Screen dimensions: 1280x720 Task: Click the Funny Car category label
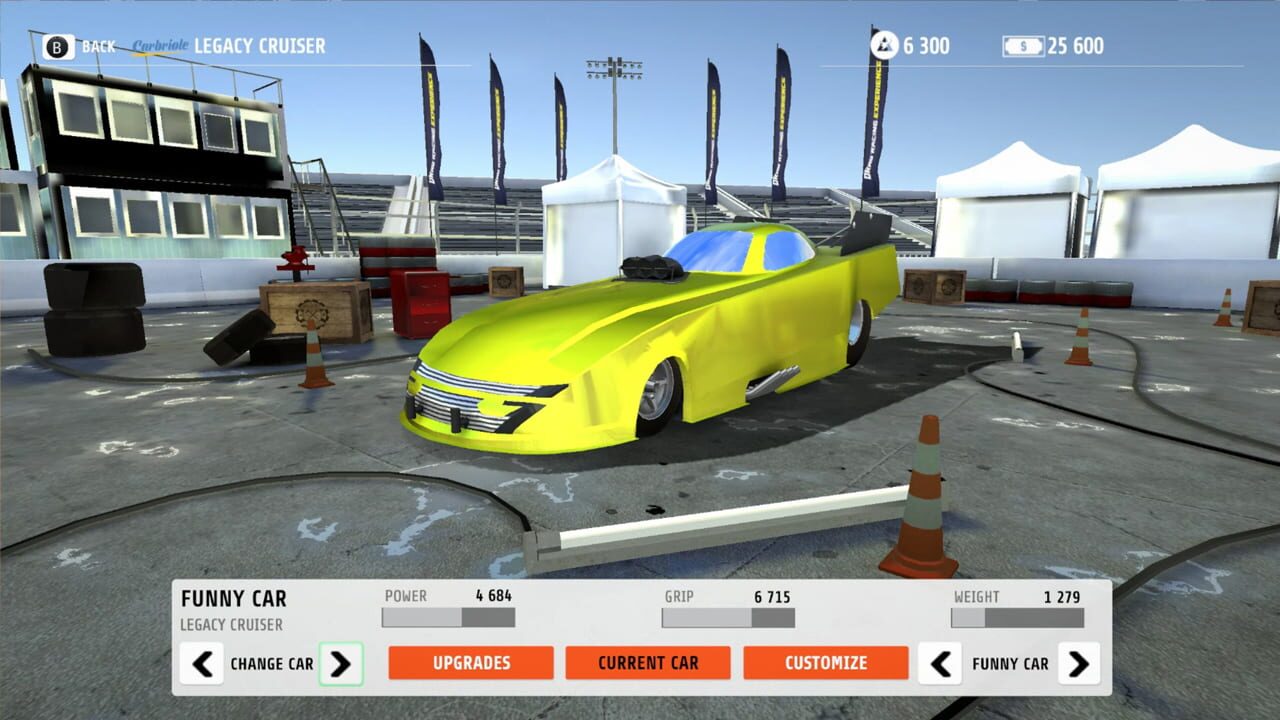(1009, 663)
